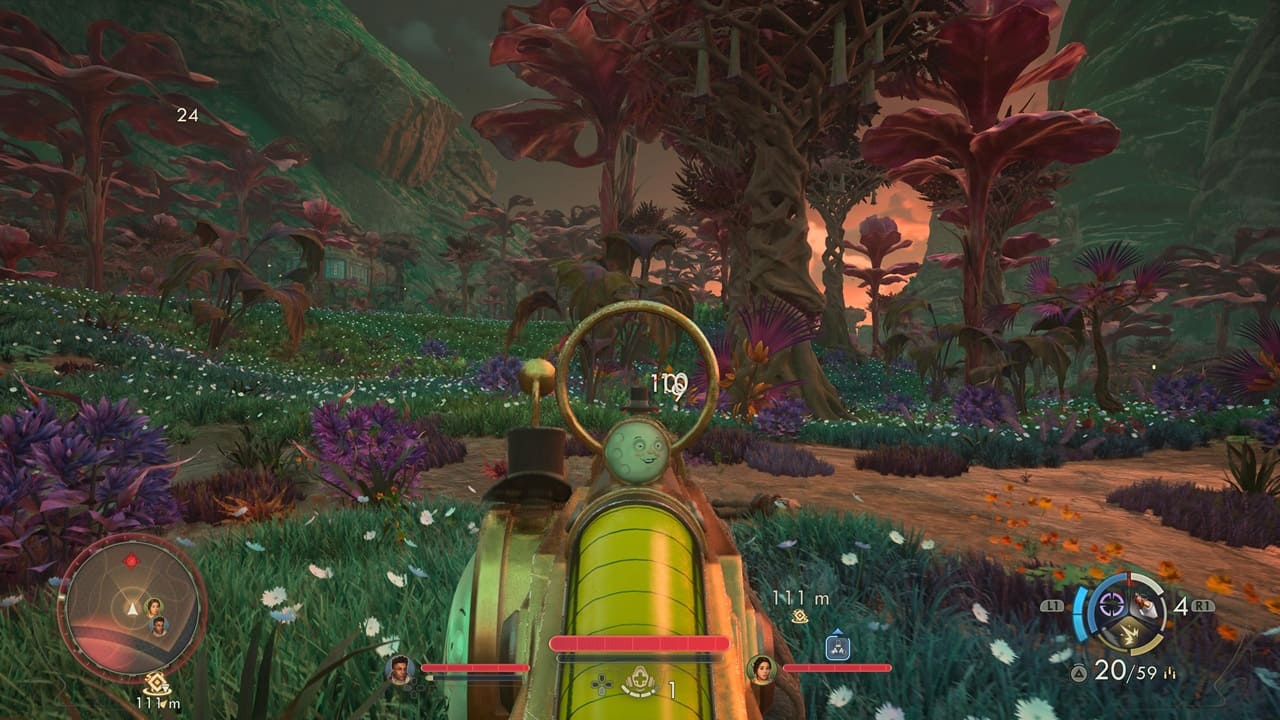Choose the purple crosshair wheel segment
The image size is (1280, 720).
coord(1112,603)
